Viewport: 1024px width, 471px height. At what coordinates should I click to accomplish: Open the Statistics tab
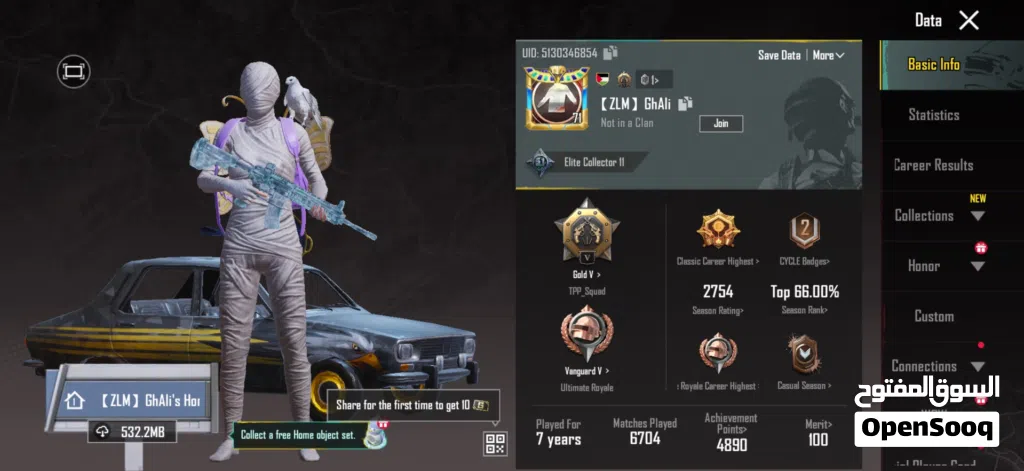(x=933, y=115)
